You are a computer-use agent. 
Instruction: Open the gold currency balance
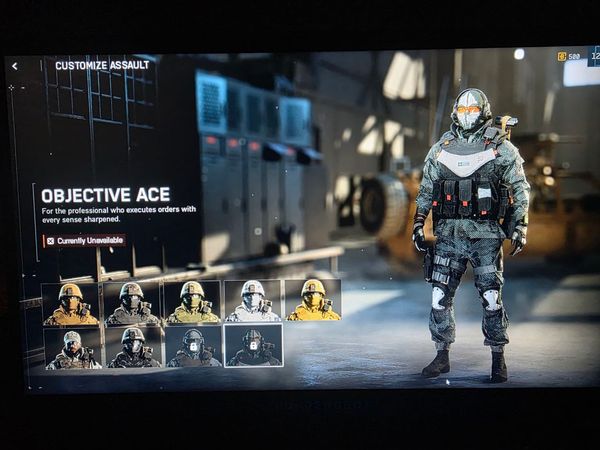pos(569,56)
